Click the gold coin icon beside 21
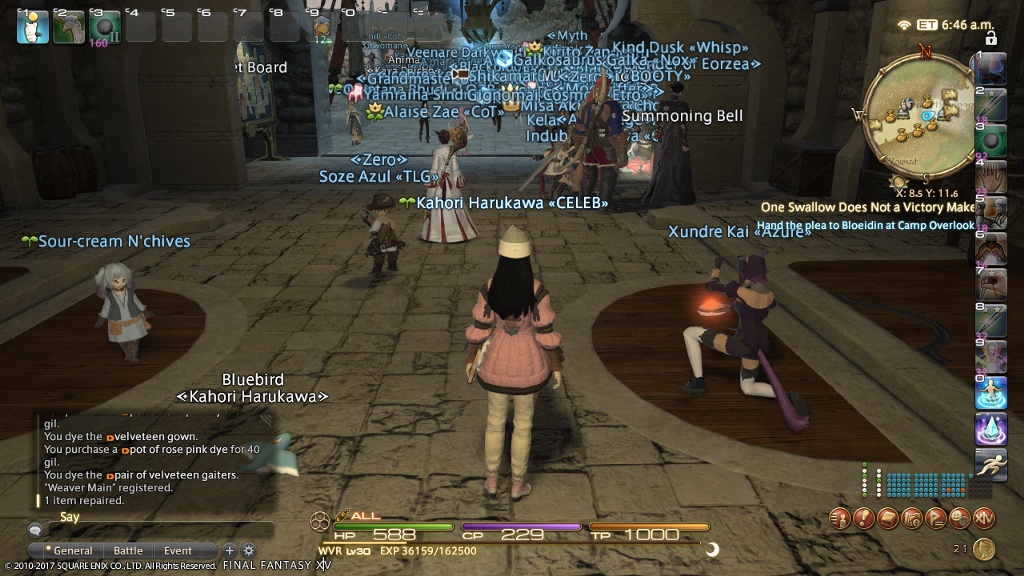Screen dimensions: 1024x576 (x=984, y=548)
